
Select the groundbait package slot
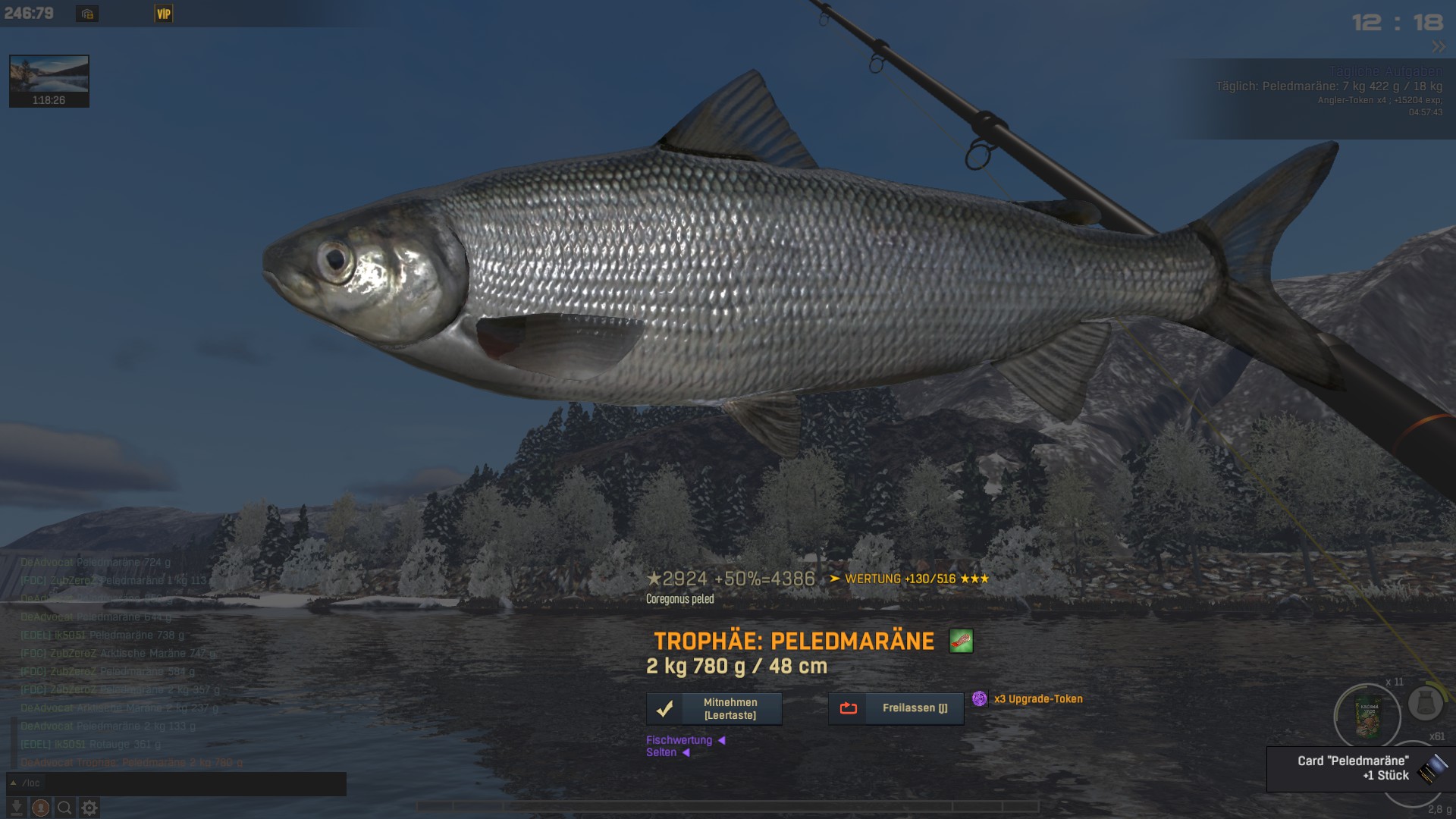click(1369, 717)
